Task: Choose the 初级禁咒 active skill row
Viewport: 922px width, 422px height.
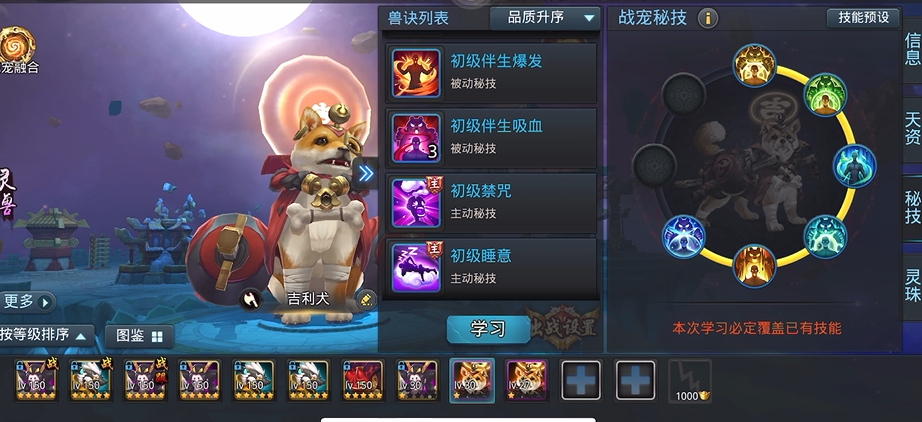Action: [x=490, y=201]
